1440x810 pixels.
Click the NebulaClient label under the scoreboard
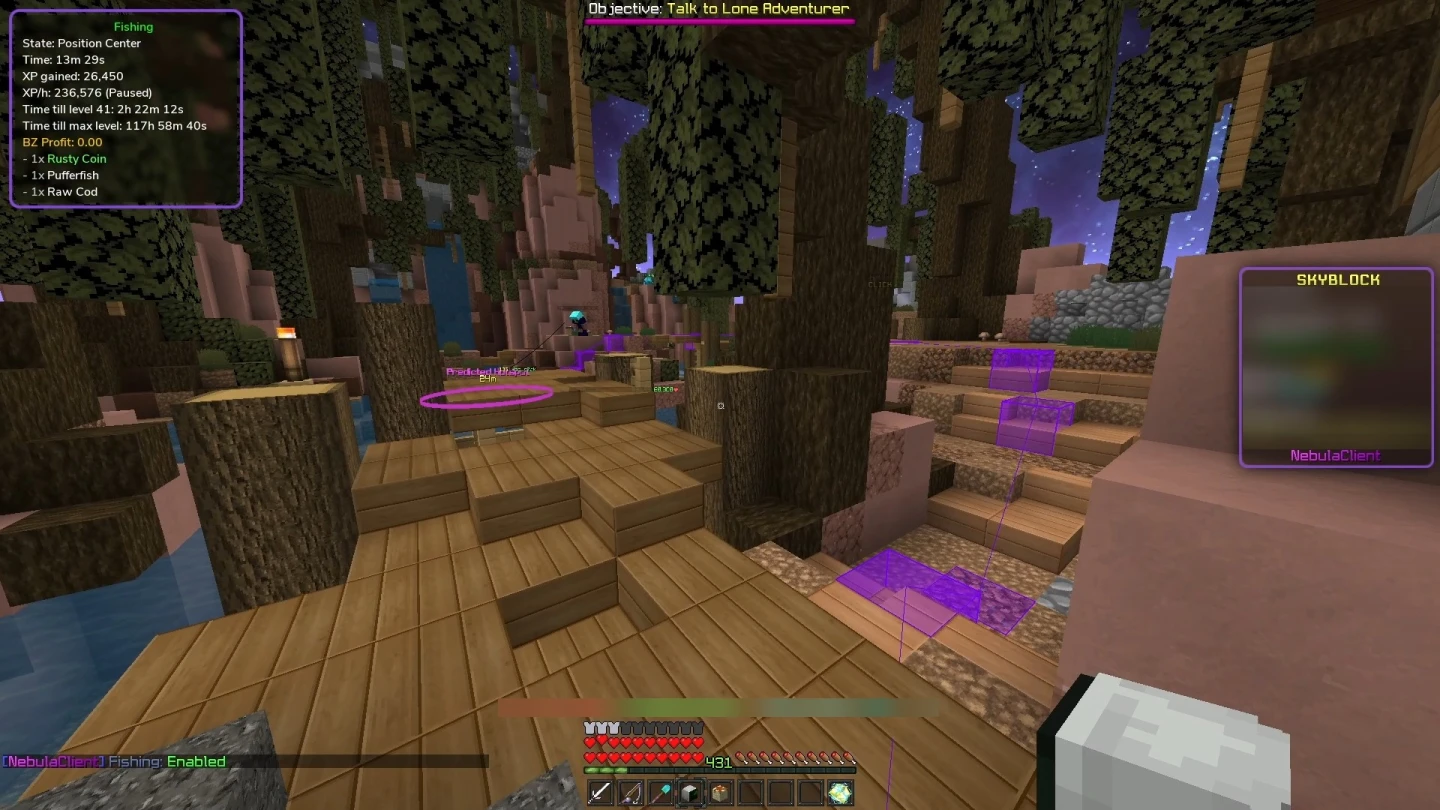coord(1337,456)
